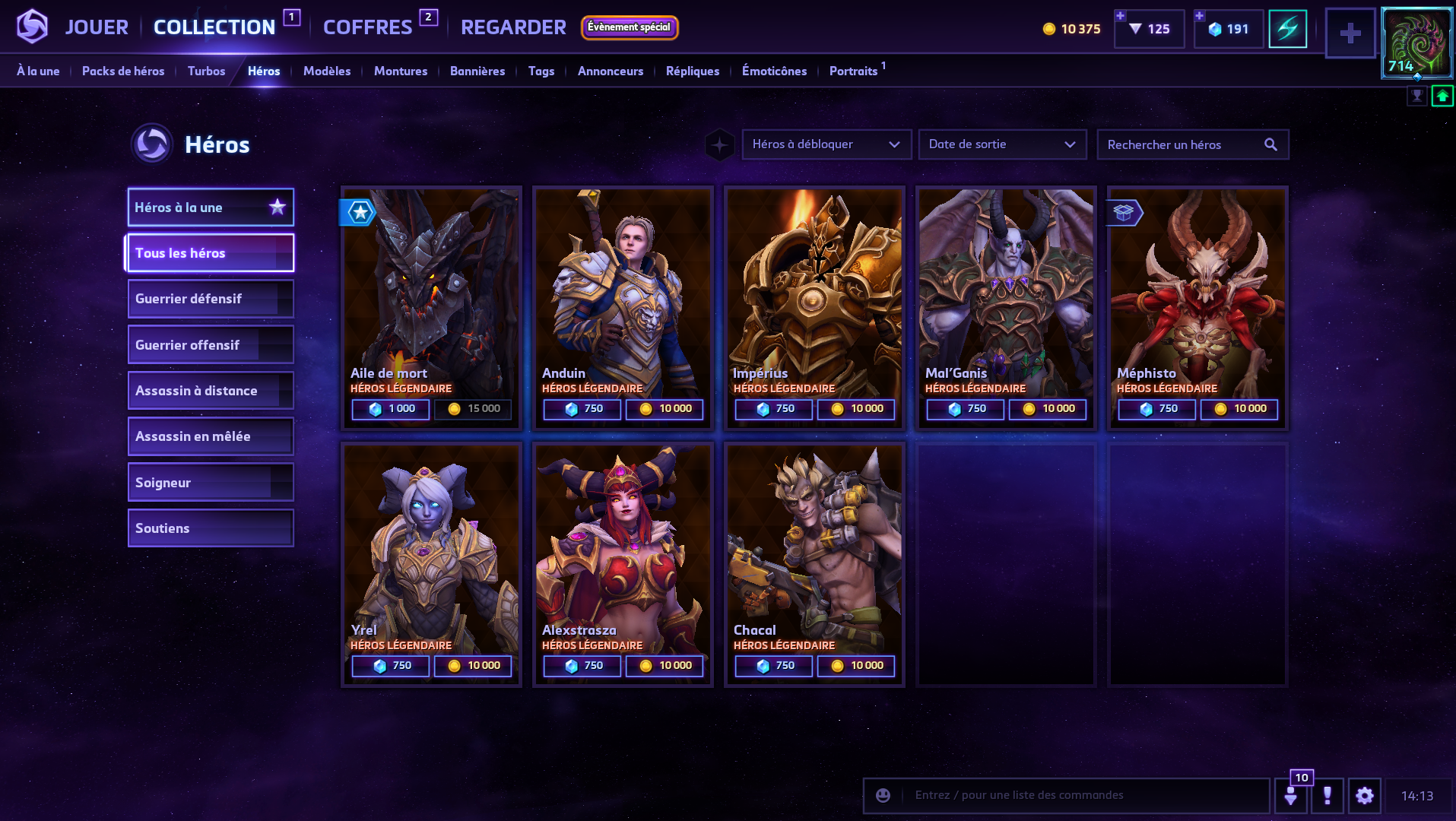Viewport: 1456px width, 821px height.
Task: Buy Chacal for 750 gems
Action: 774,666
